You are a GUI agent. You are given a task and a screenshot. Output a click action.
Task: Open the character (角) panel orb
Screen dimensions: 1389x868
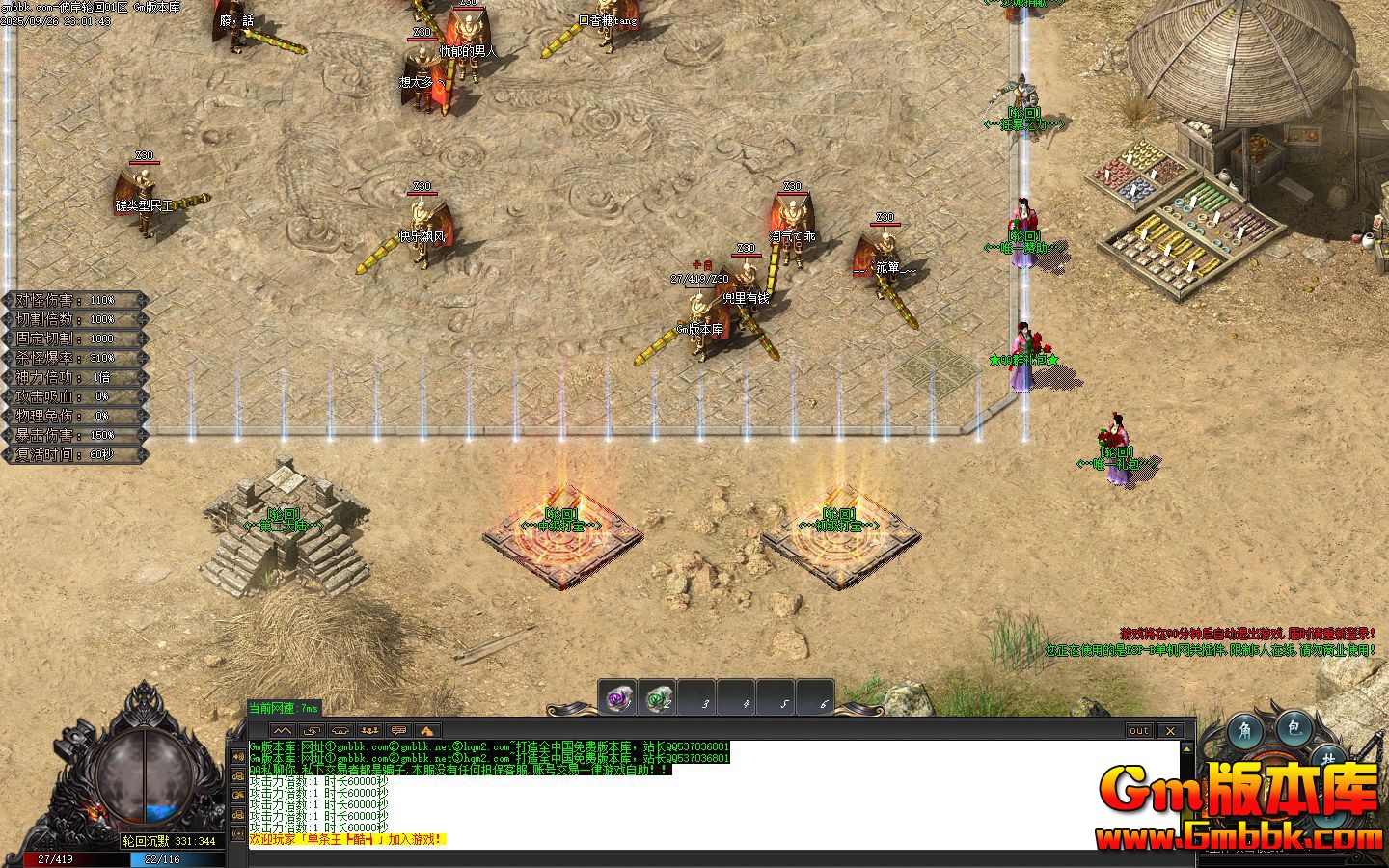point(1245,730)
